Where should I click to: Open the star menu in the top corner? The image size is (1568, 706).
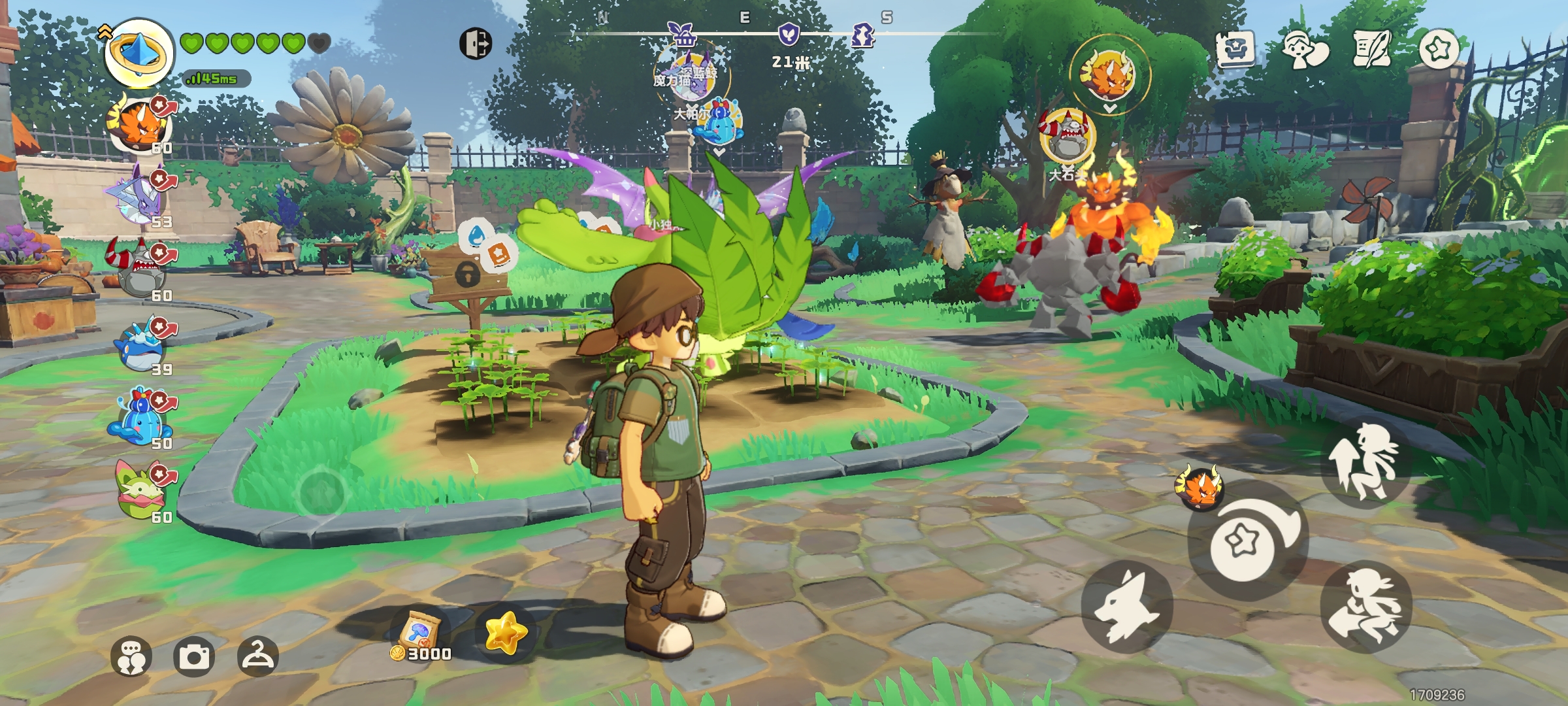pyautogui.click(x=1439, y=48)
